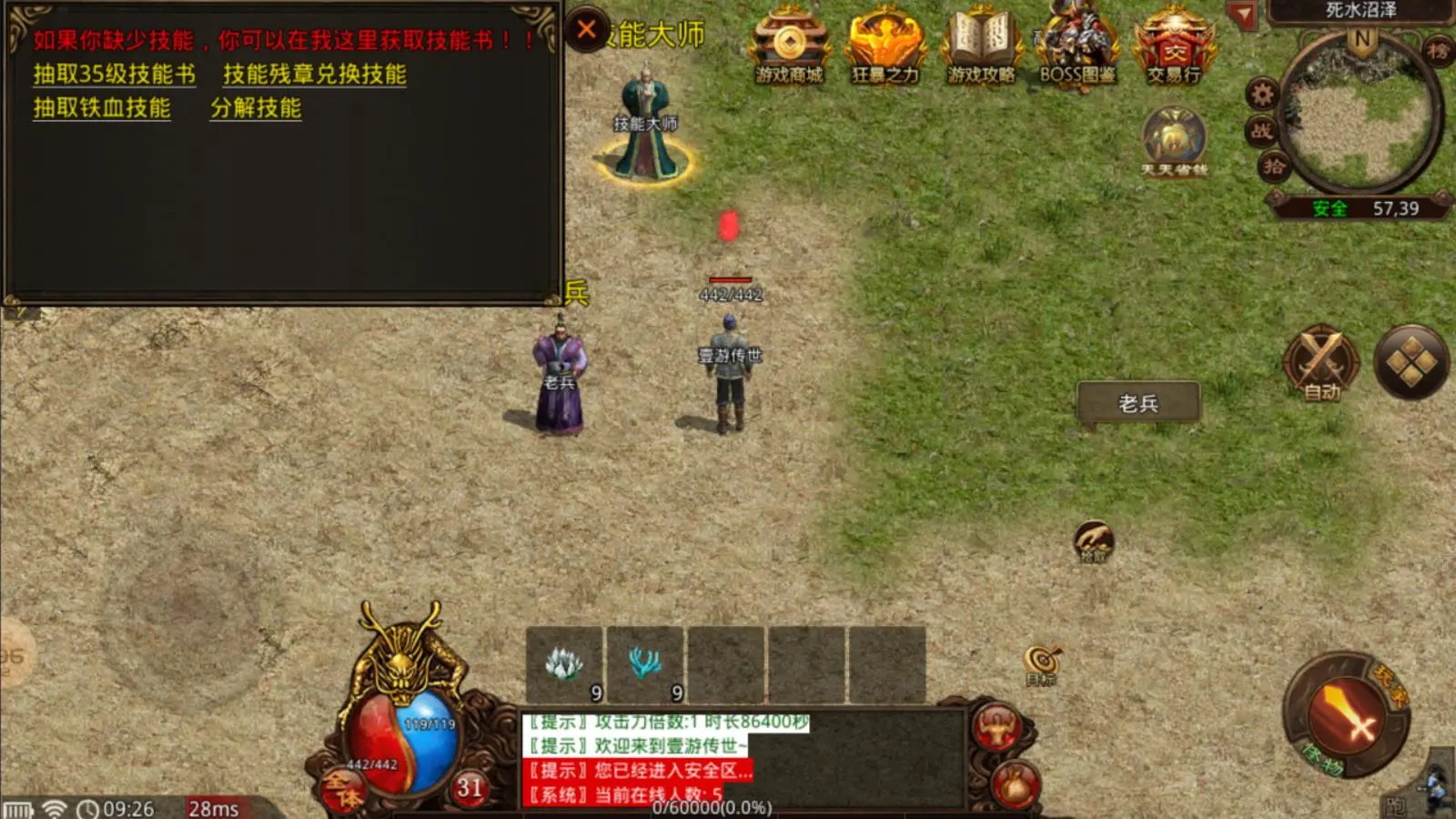Collapse the top icon bar with red arrow
Screen dimensions: 1456x819
[x=1240, y=12]
